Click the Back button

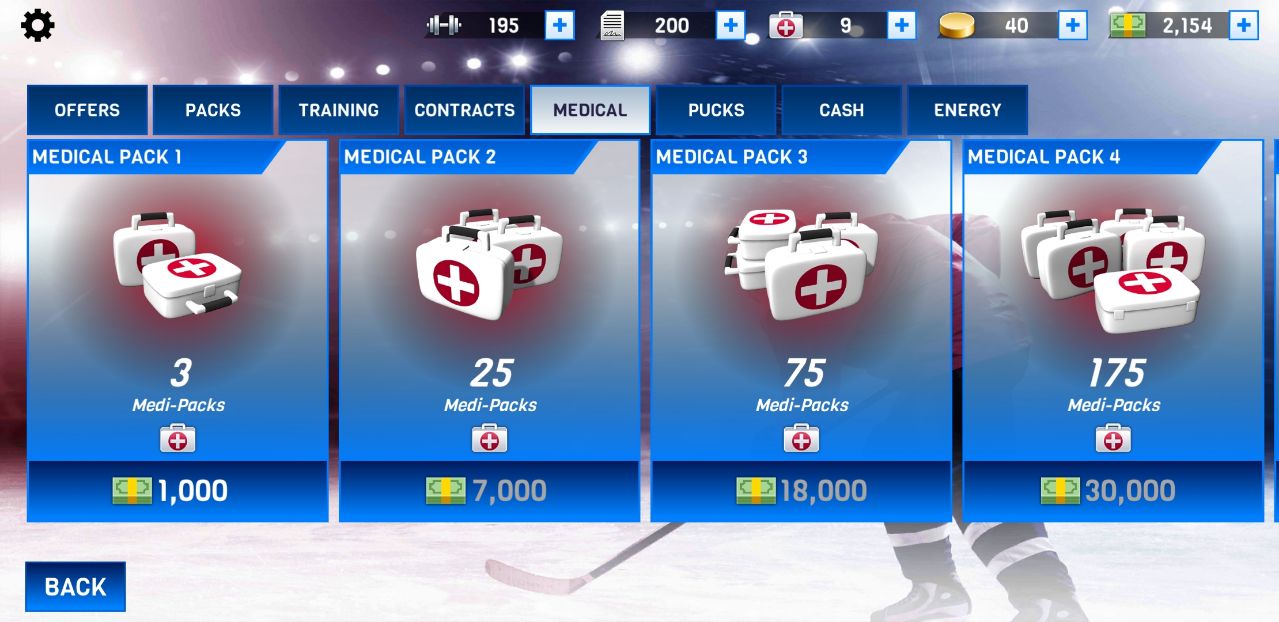pos(75,587)
